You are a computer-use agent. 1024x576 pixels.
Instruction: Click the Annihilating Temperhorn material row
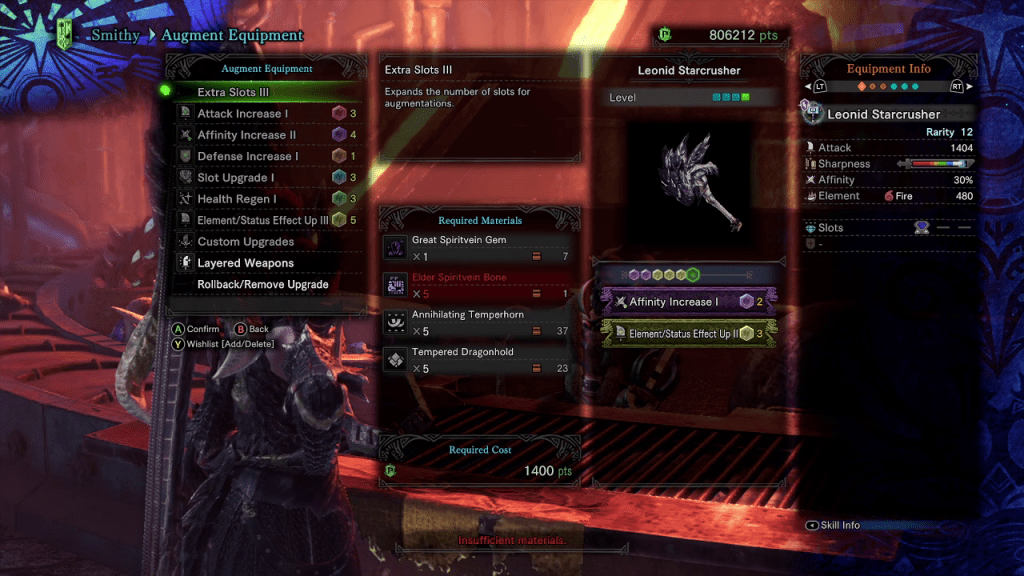478,322
